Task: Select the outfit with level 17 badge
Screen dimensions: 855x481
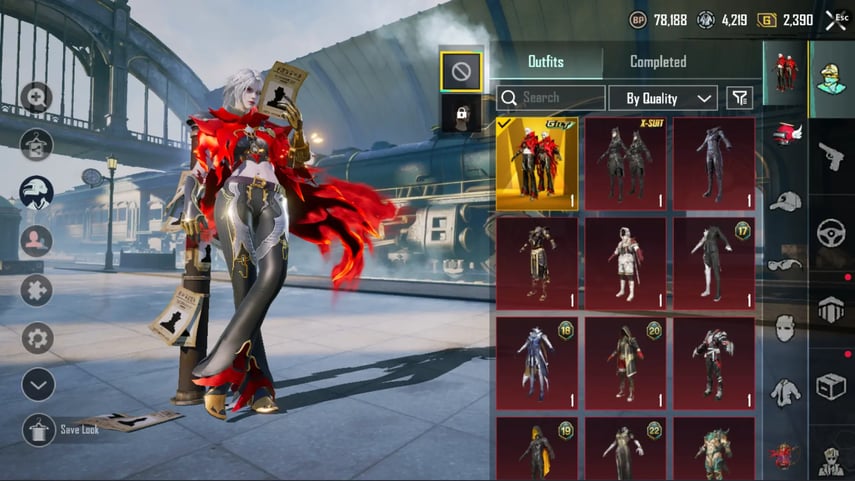Action: click(713, 262)
